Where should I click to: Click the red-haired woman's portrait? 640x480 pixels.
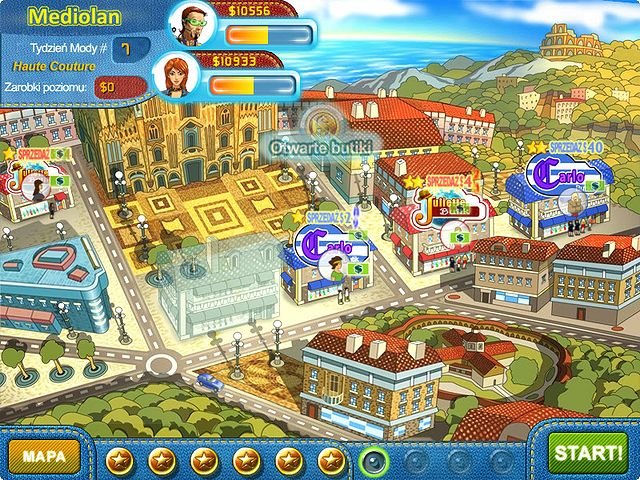point(175,74)
